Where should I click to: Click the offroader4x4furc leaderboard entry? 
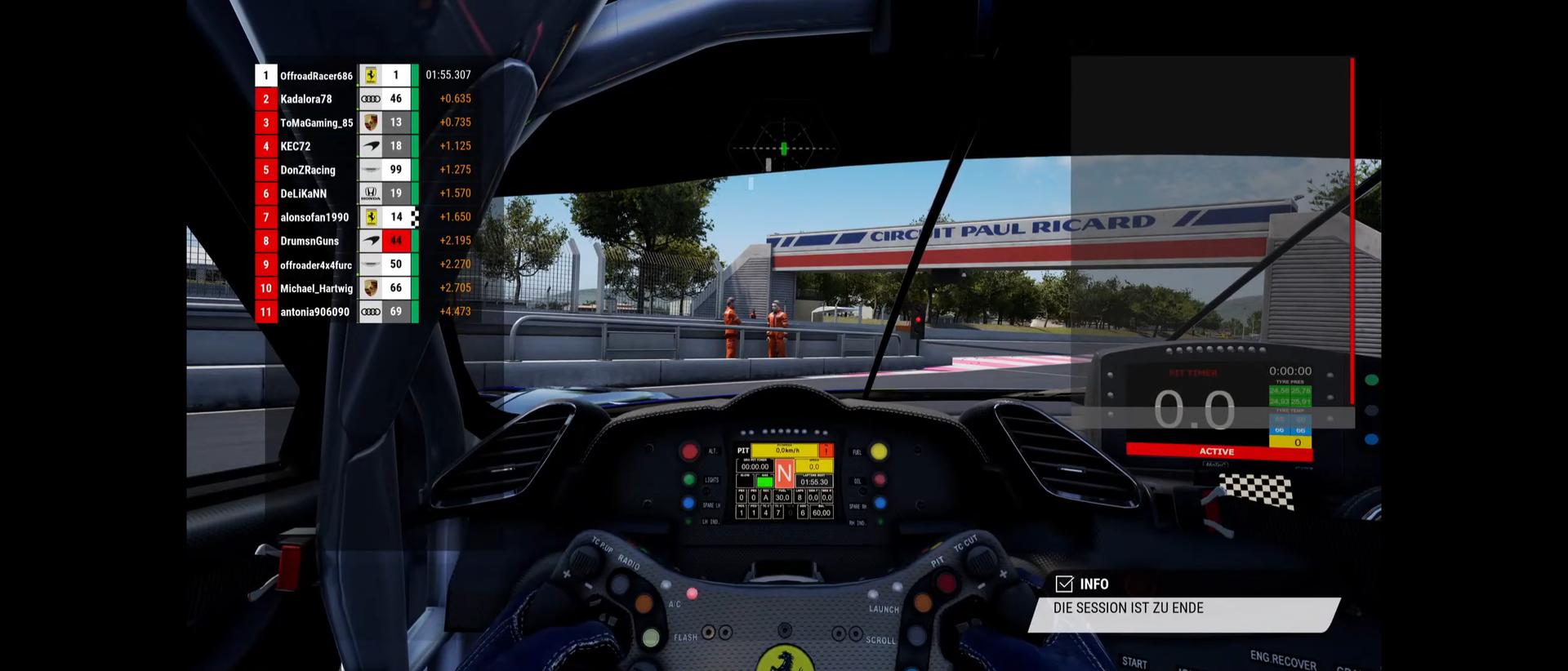coord(316,264)
